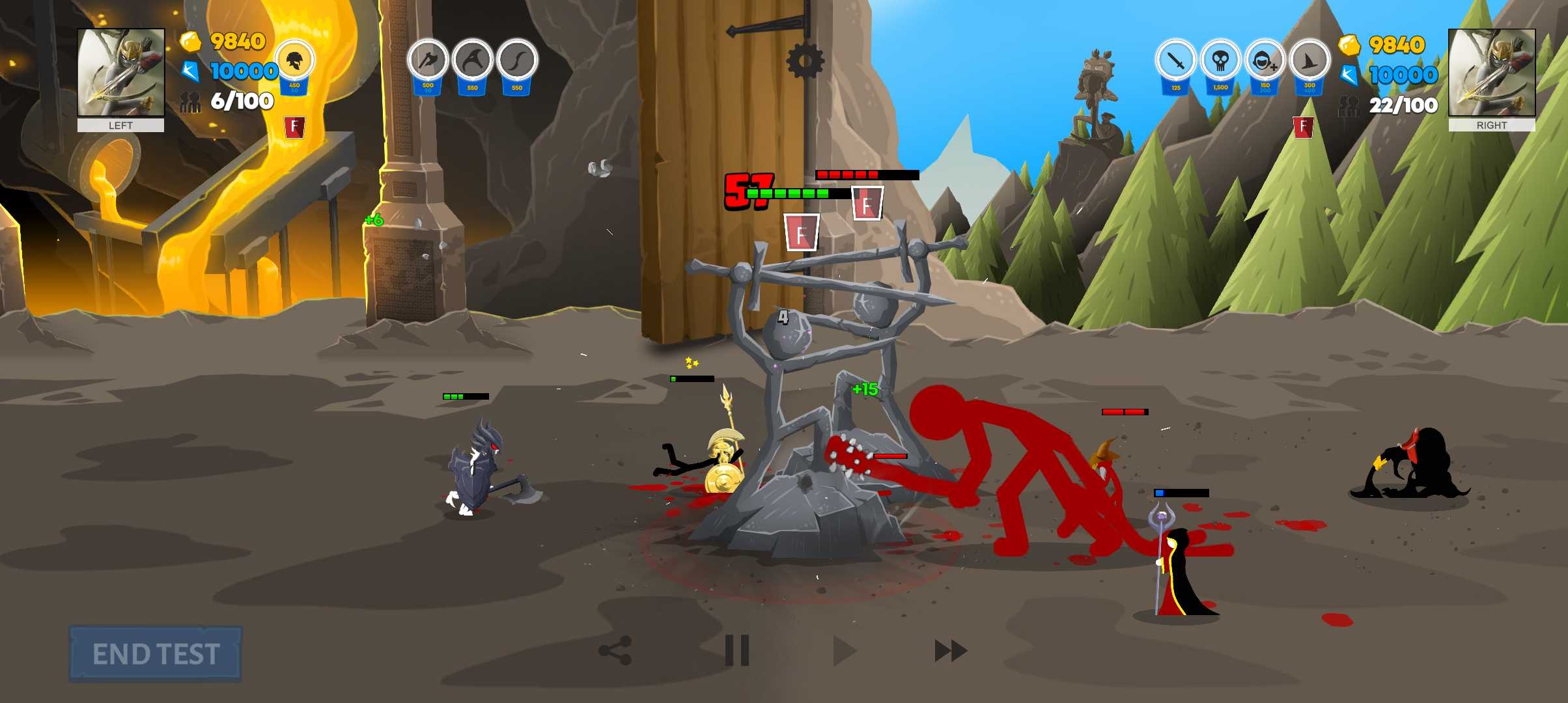End the test with END TEST button

[x=155, y=654]
